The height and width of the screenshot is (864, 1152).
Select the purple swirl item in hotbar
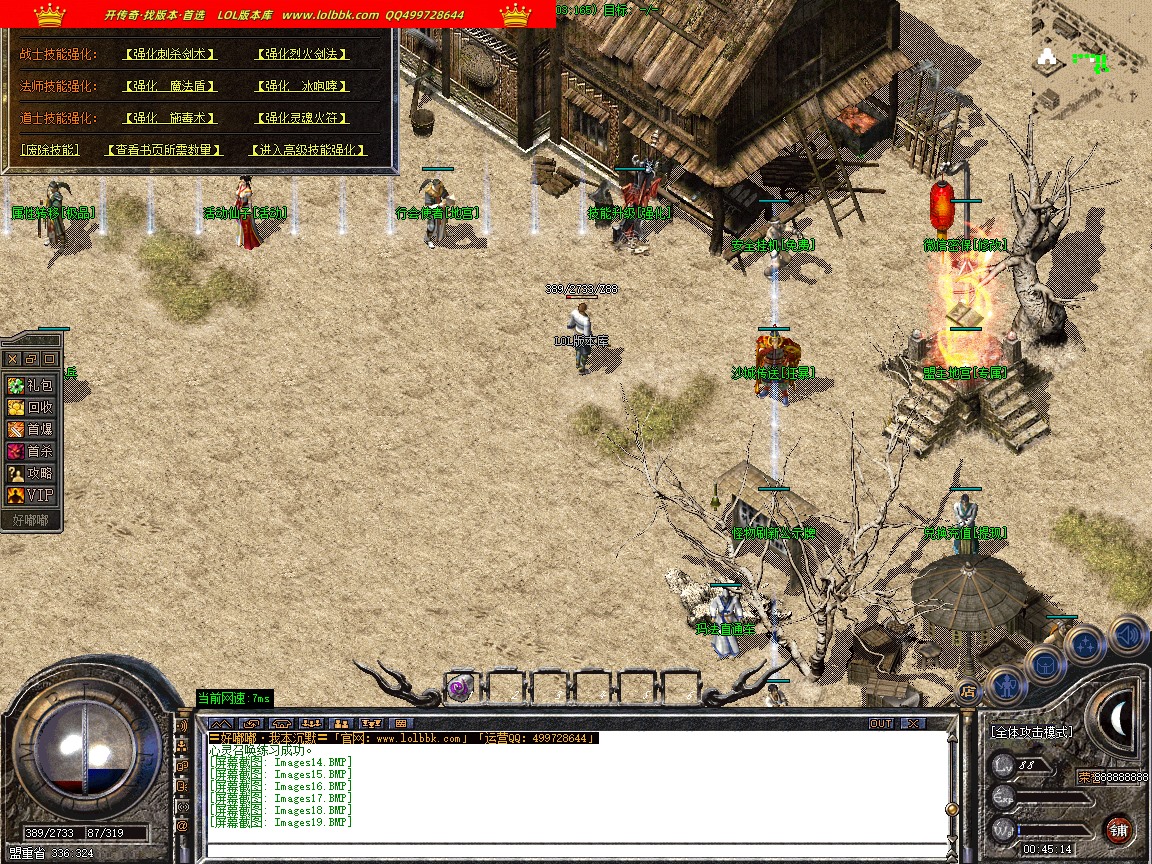pyautogui.click(x=460, y=687)
